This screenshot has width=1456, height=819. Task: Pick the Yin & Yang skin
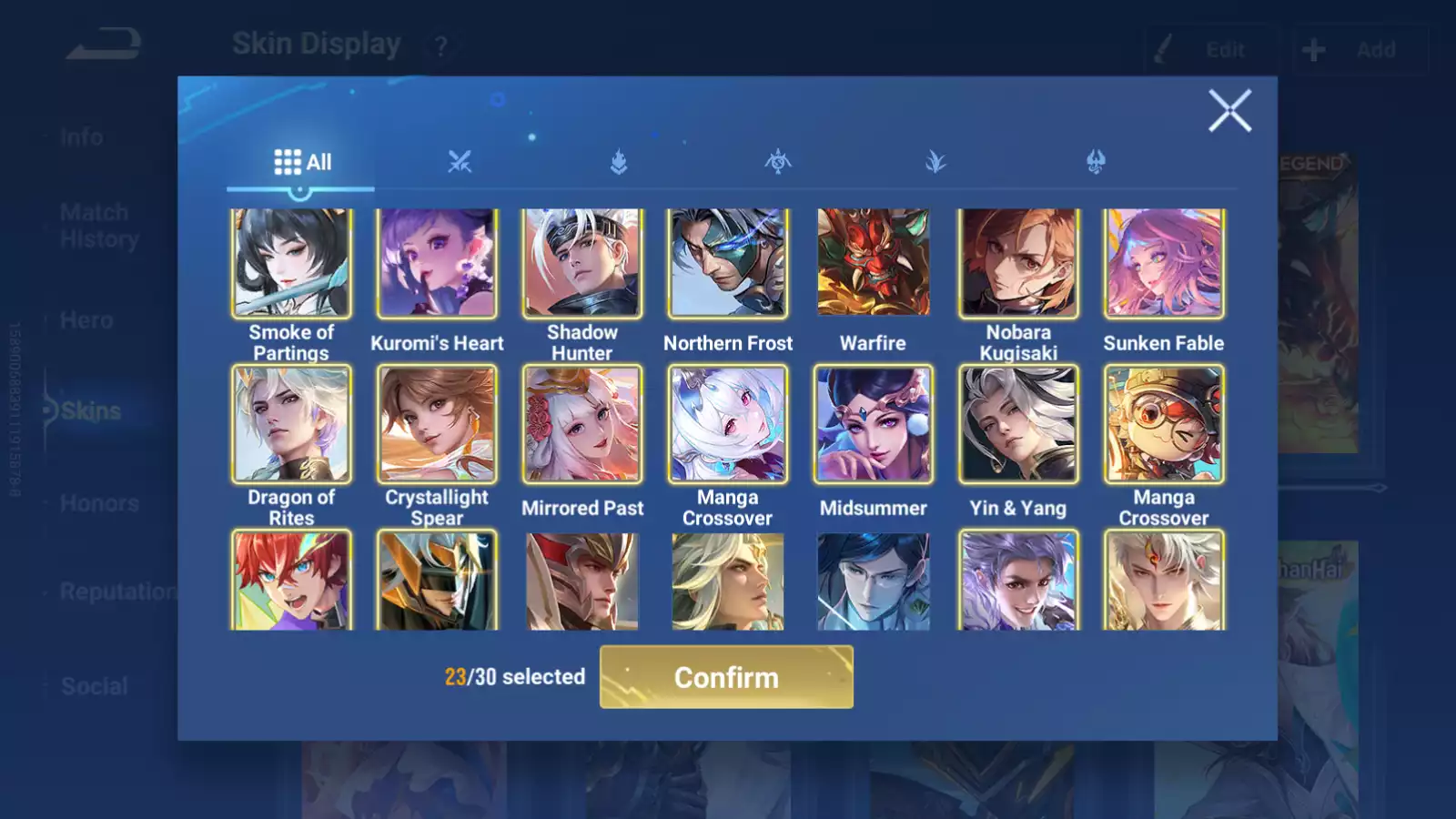coord(1018,424)
